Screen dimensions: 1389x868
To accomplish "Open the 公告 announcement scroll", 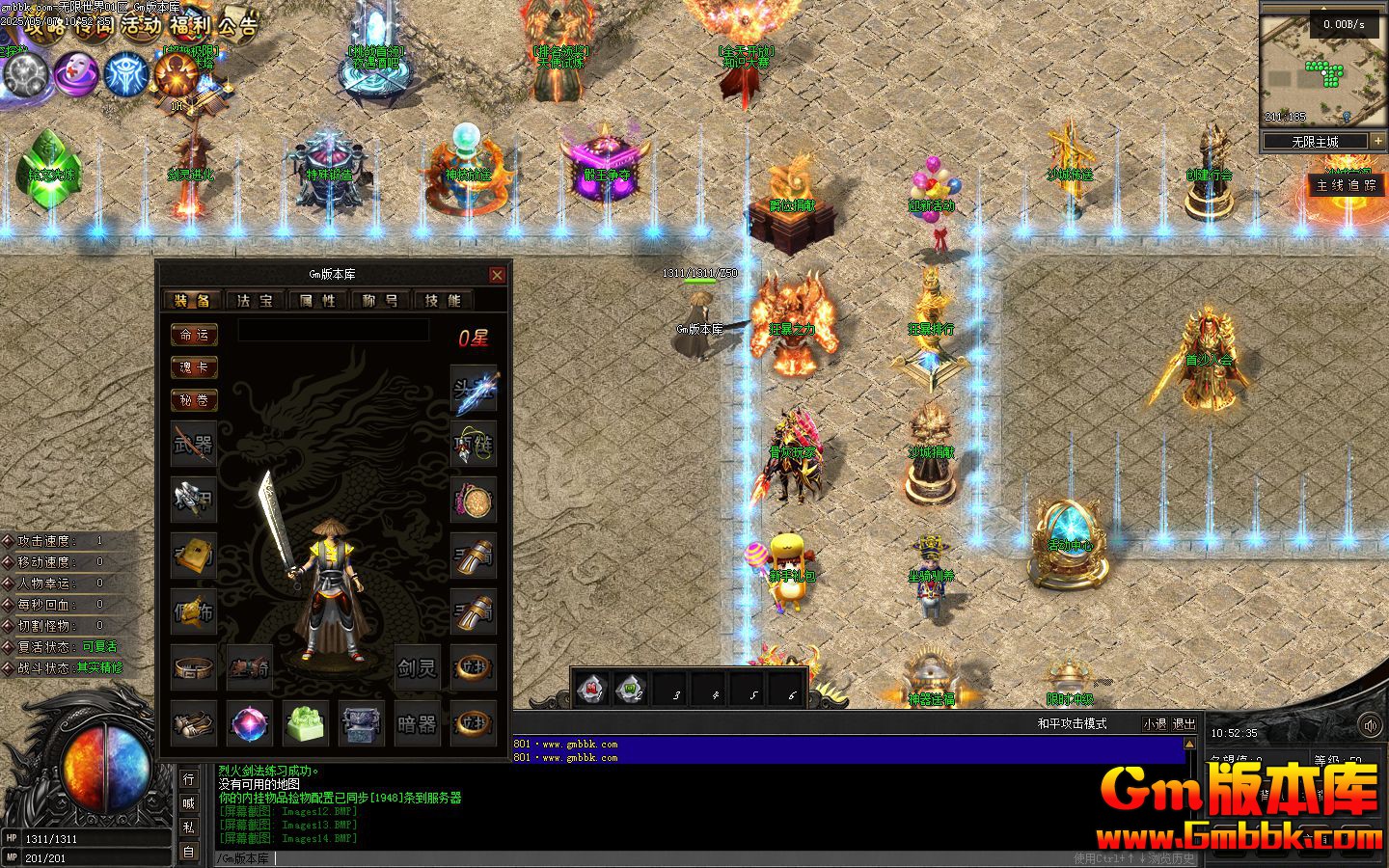I will point(237,25).
